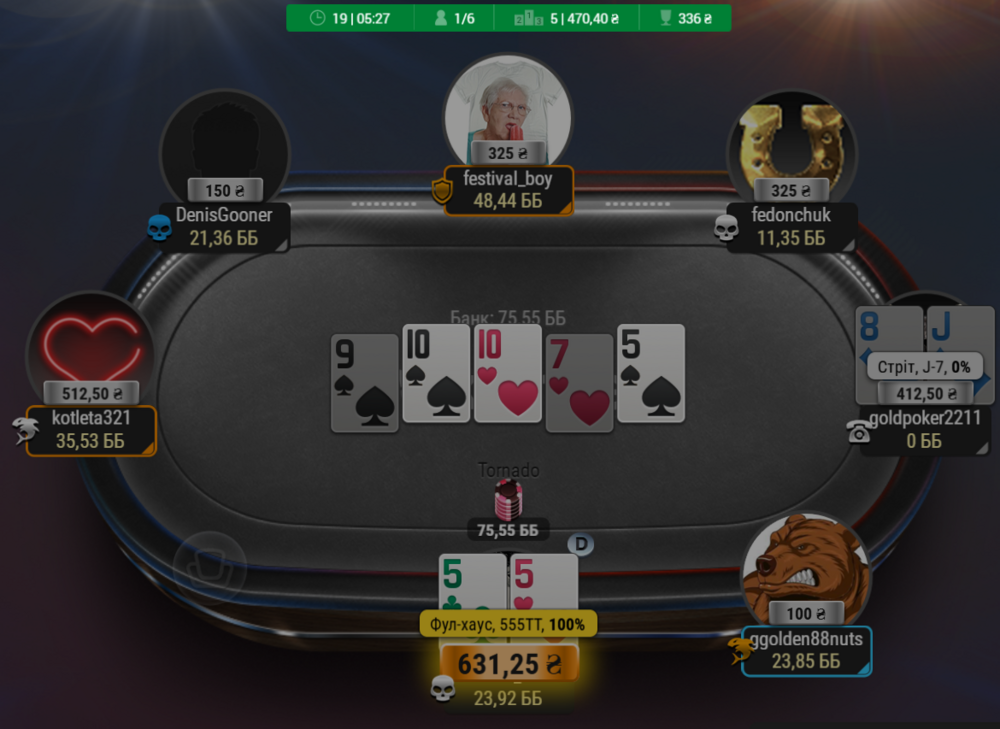This screenshot has width=1000, height=729.
Task: Select DenisGooner's name plate
Action: pos(224,226)
